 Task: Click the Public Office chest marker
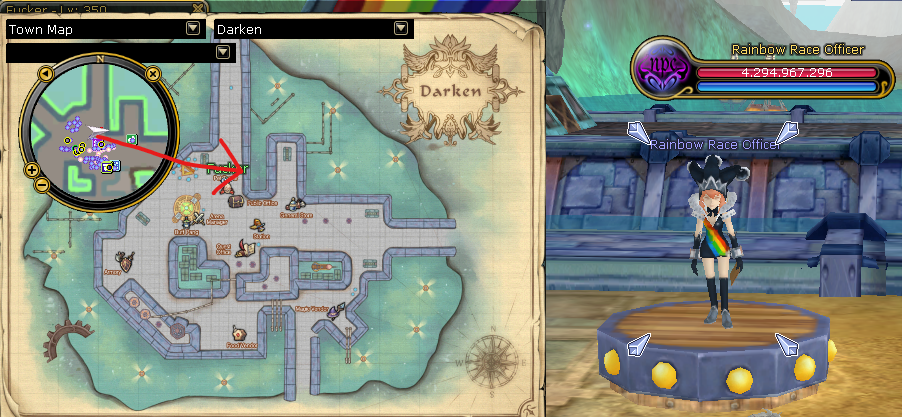(236, 200)
